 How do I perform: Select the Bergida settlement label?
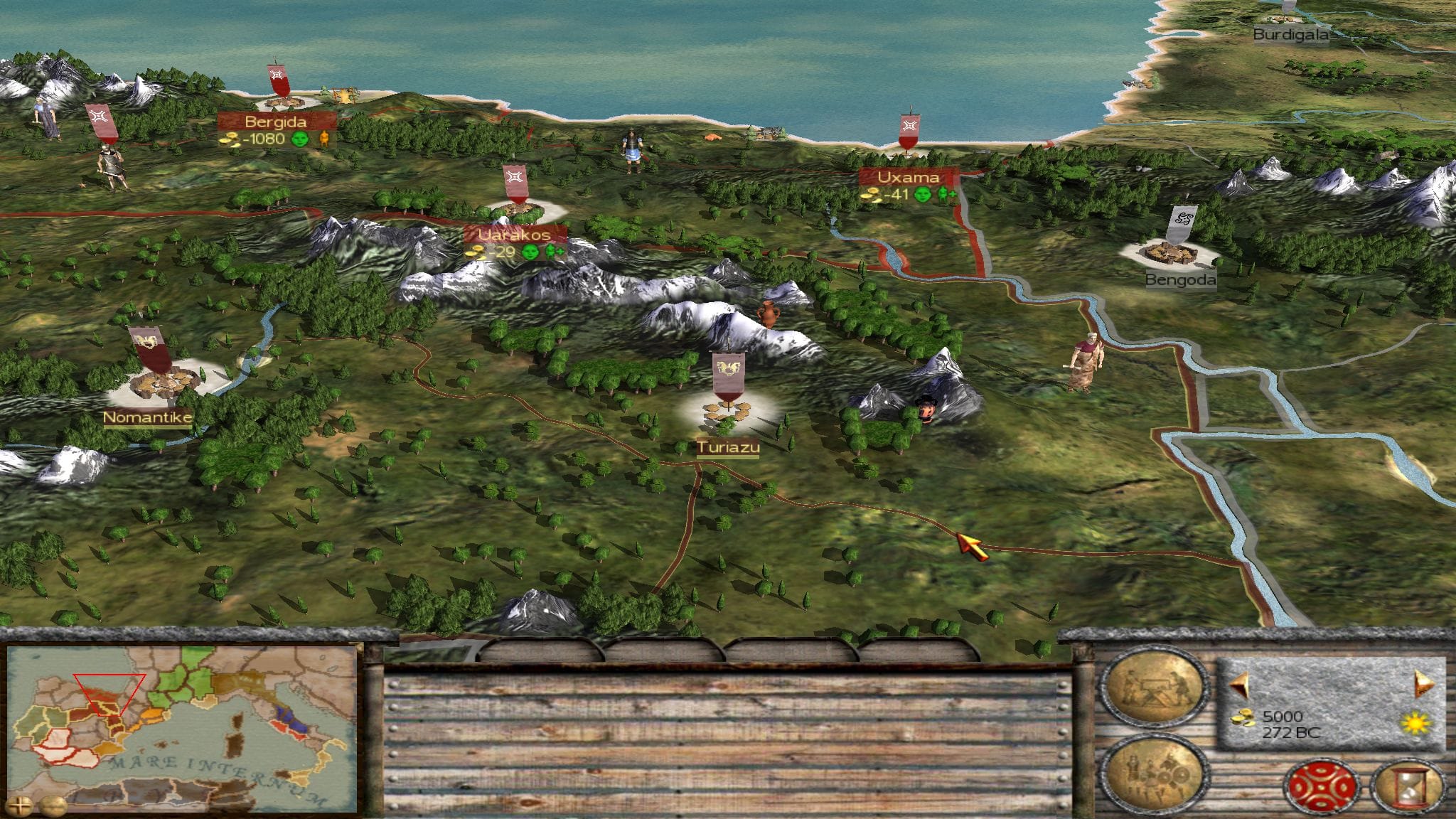tap(275, 122)
